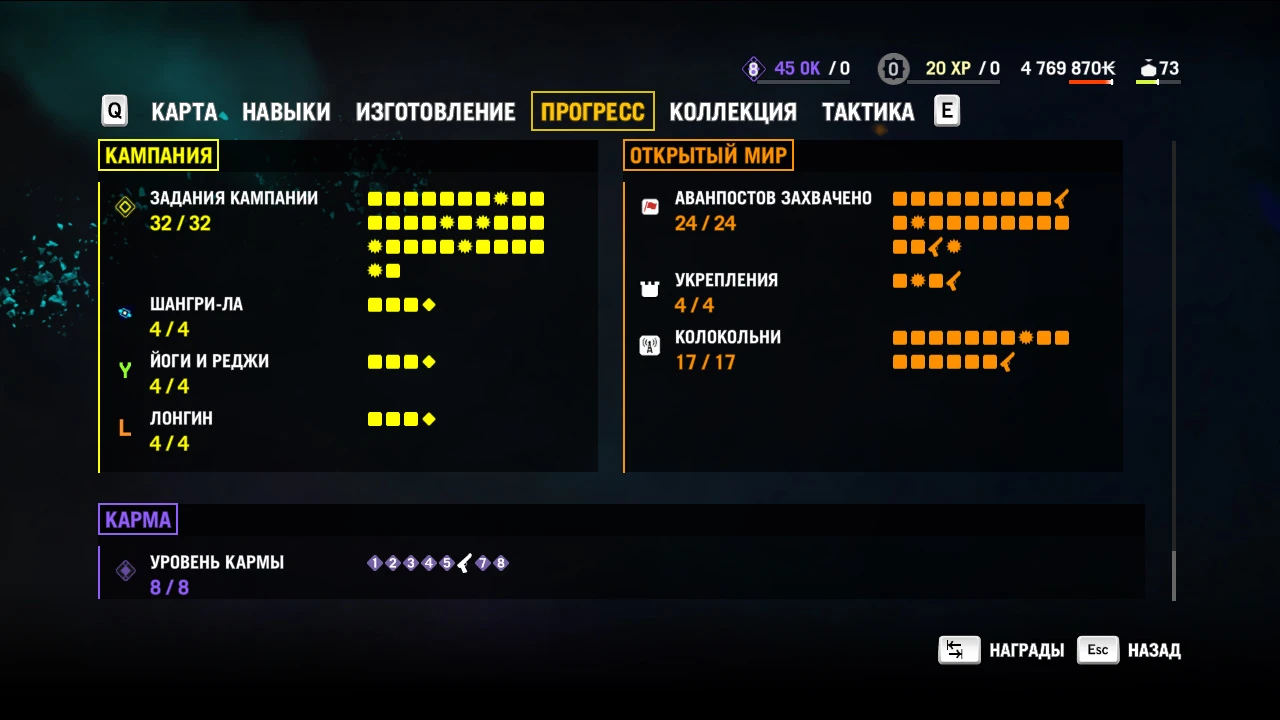
Task: Select the Shangri-La eye icon
Action: point(124,313)
